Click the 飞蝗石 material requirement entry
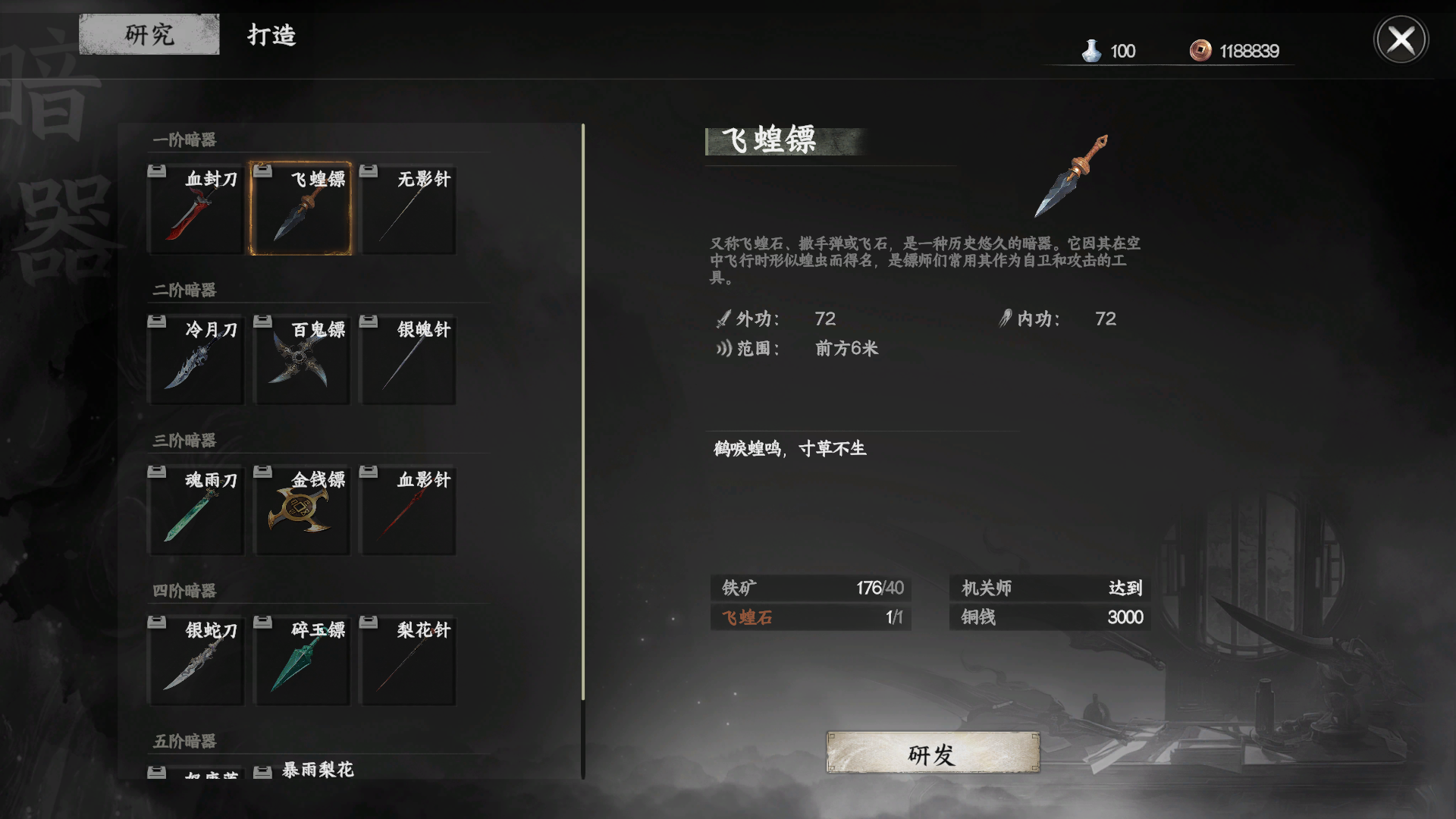1456x819 pixels. [x=811, y=618]
